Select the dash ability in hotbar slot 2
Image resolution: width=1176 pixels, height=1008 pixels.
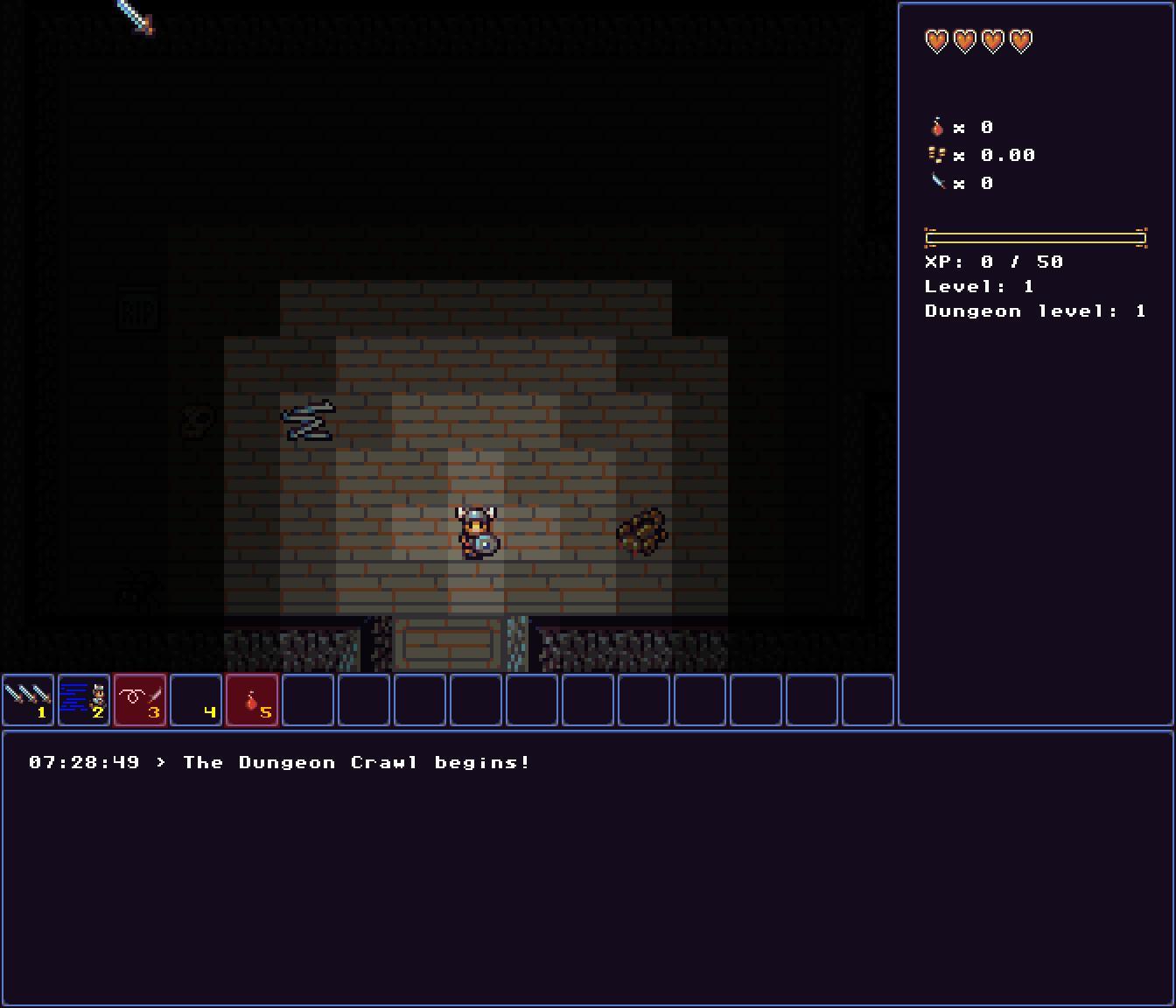click(x=84, y=700)
